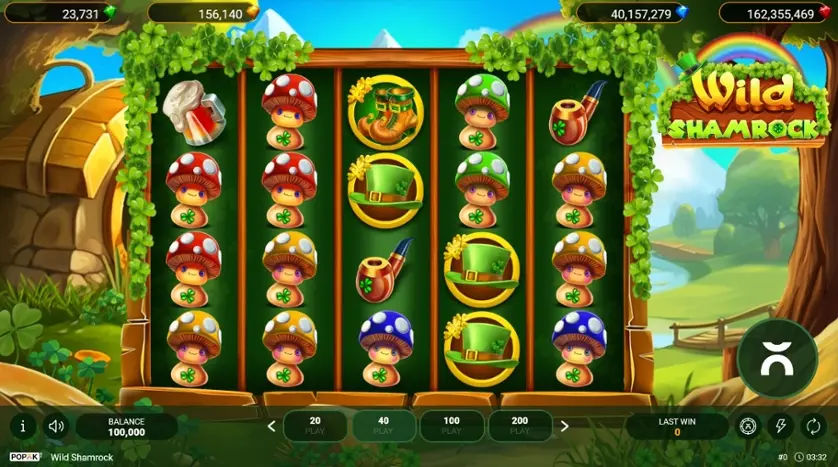Toggle the sound speaker icon
This screenshot has width=838, height=467.
coord(56,426)
